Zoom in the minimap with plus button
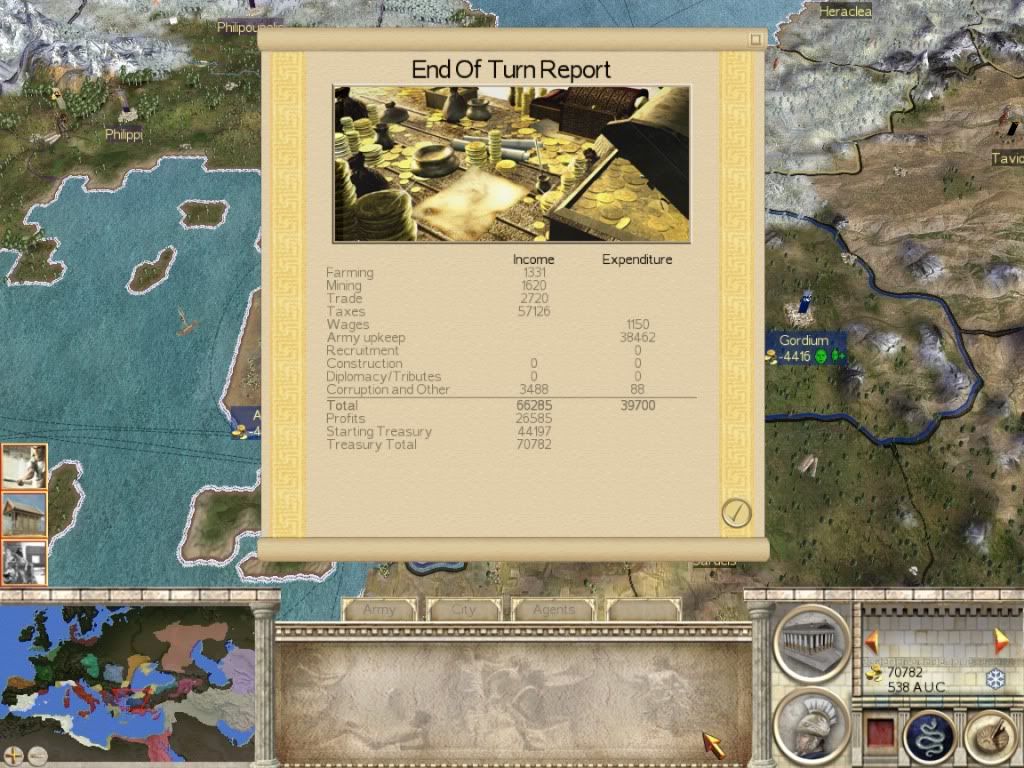 point(13,755)
